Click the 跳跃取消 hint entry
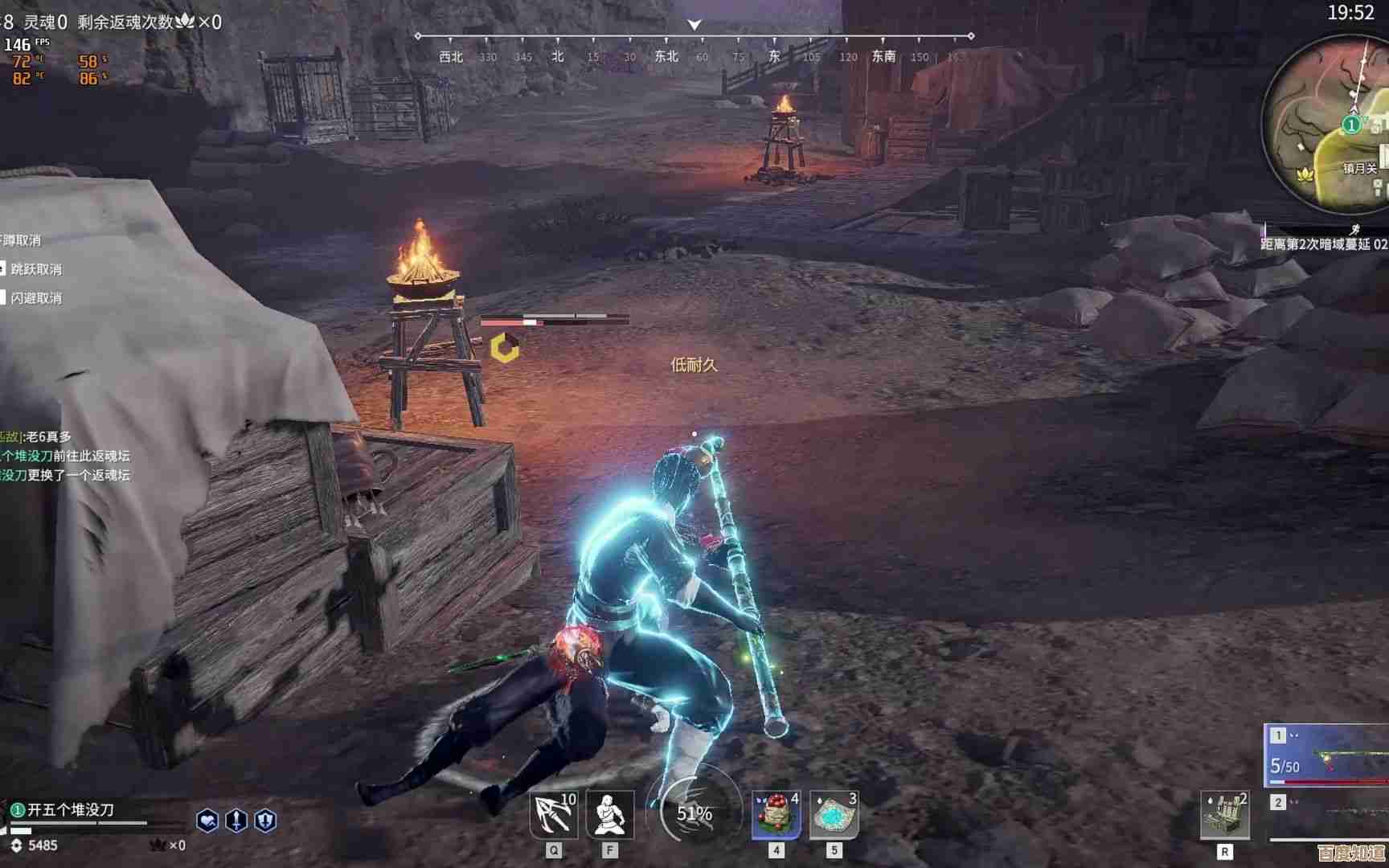The height and width of the screenshot is (868, 1389). (35, 269)
